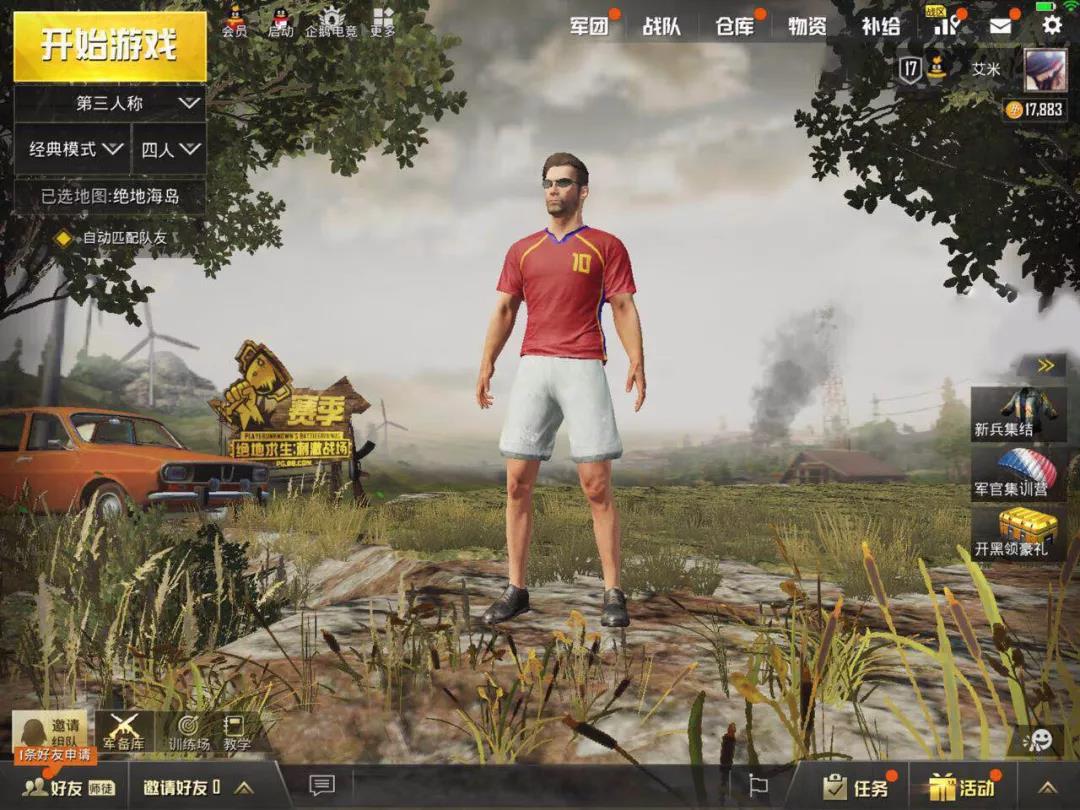Viewport: 1080px width, 810px height.
Task: Open the mail envelope inbox
Action: [1000, 27]
